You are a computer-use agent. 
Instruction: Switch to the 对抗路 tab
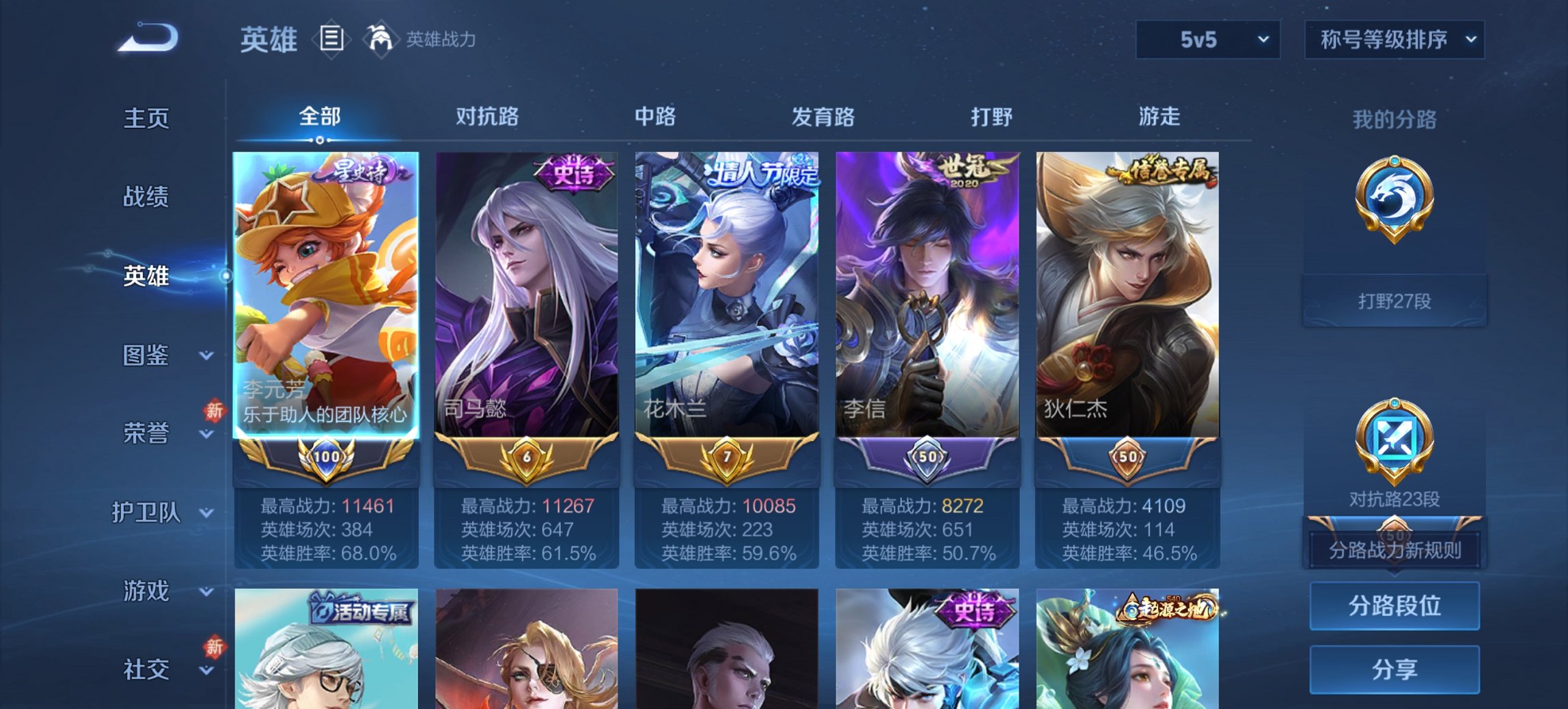click(x=487, y=118)
